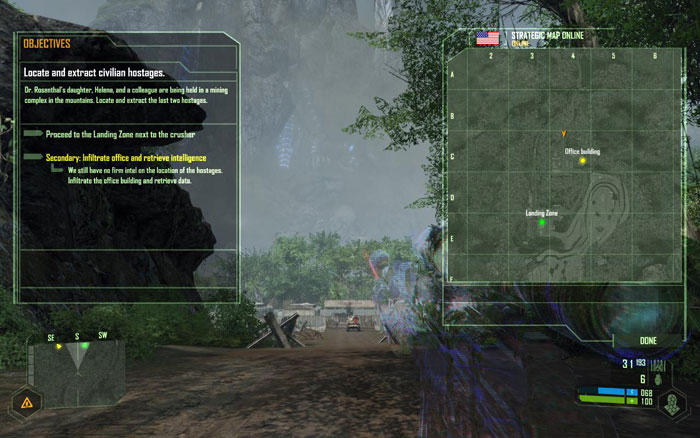Click the US flag icon on the map header
Viewport: 700px width, 438px height.
[488, 38]
